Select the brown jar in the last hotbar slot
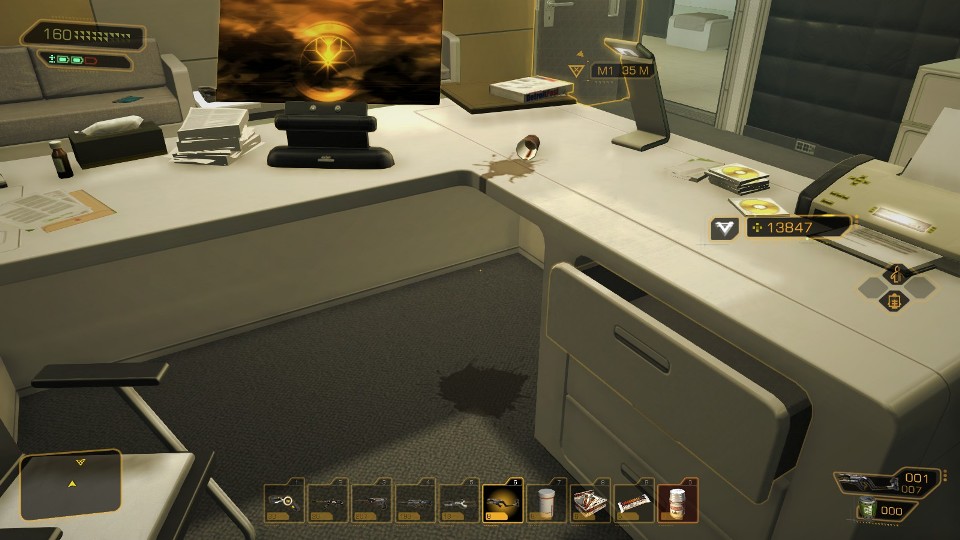The height and width of the screenshot is (540, 960). (x=677, y=502)
